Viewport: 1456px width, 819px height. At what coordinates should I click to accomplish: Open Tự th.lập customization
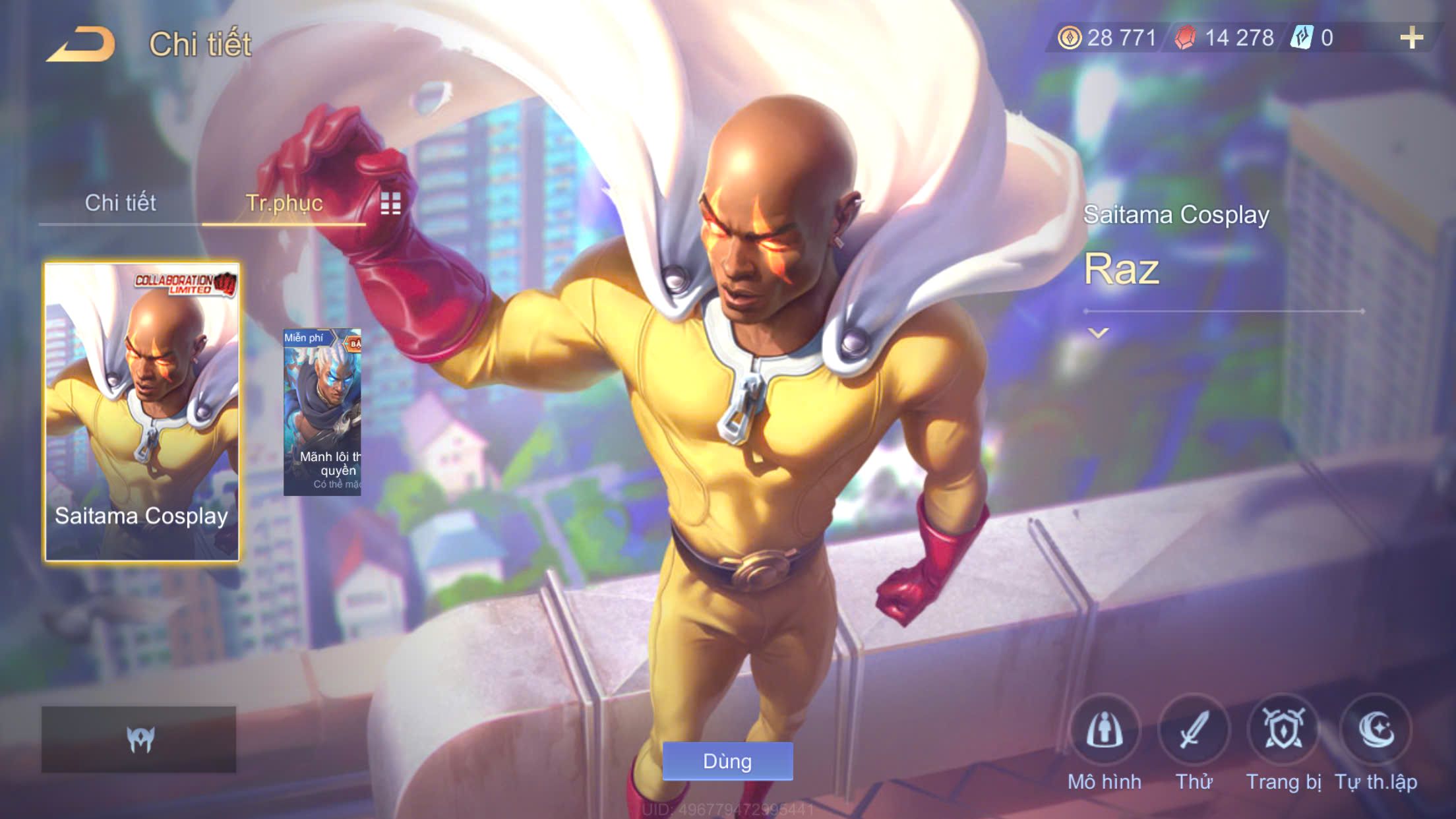(1376, 731)
